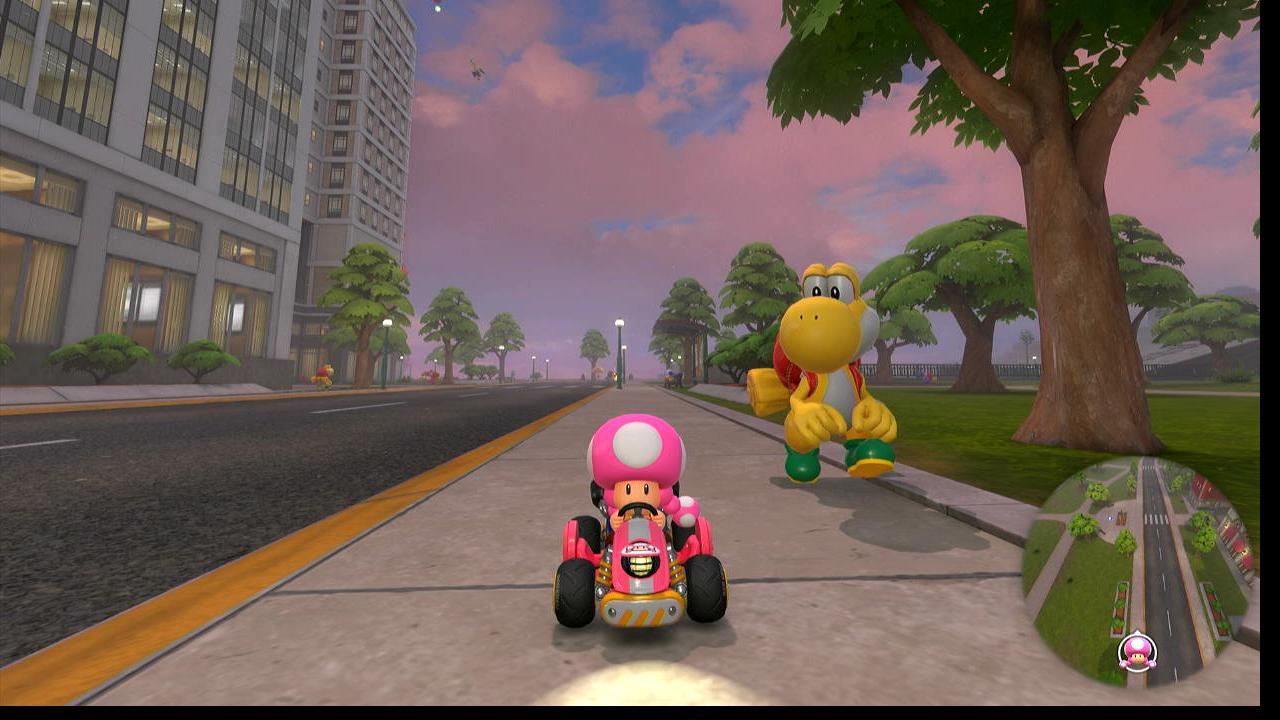The image size is (1280, 720).
Task: Click the circular minimap
Action: [x=1140, y=571]
